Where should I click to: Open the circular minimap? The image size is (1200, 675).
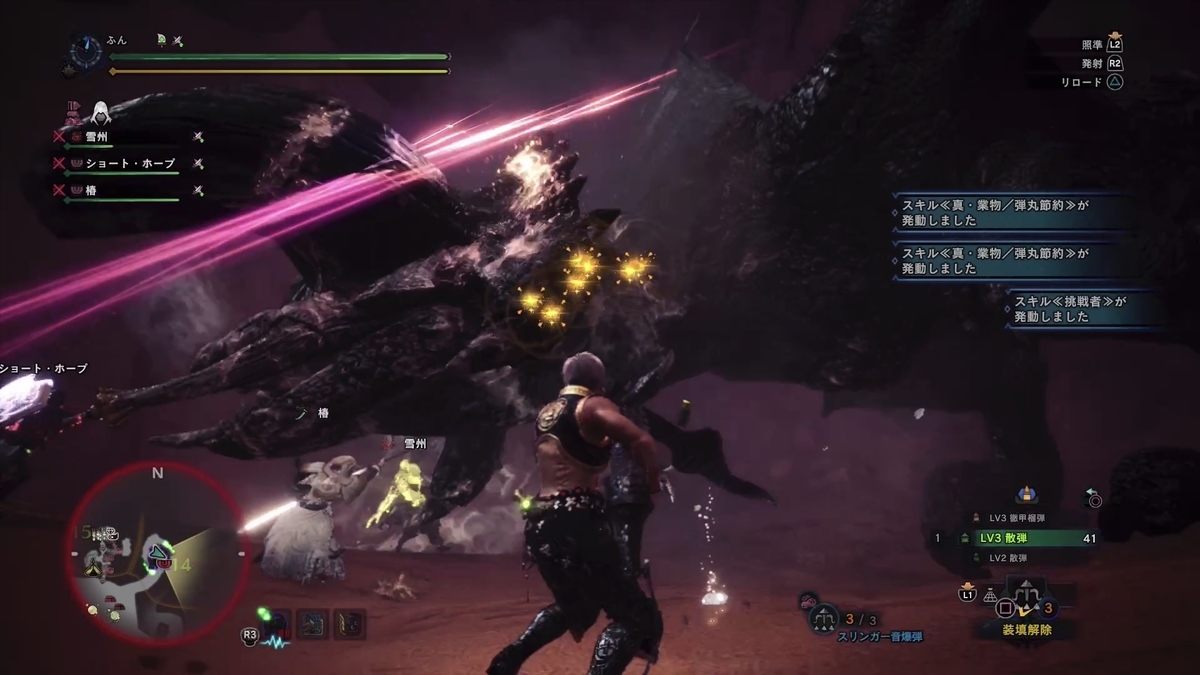pyautogui.click(x=155, y=553)
